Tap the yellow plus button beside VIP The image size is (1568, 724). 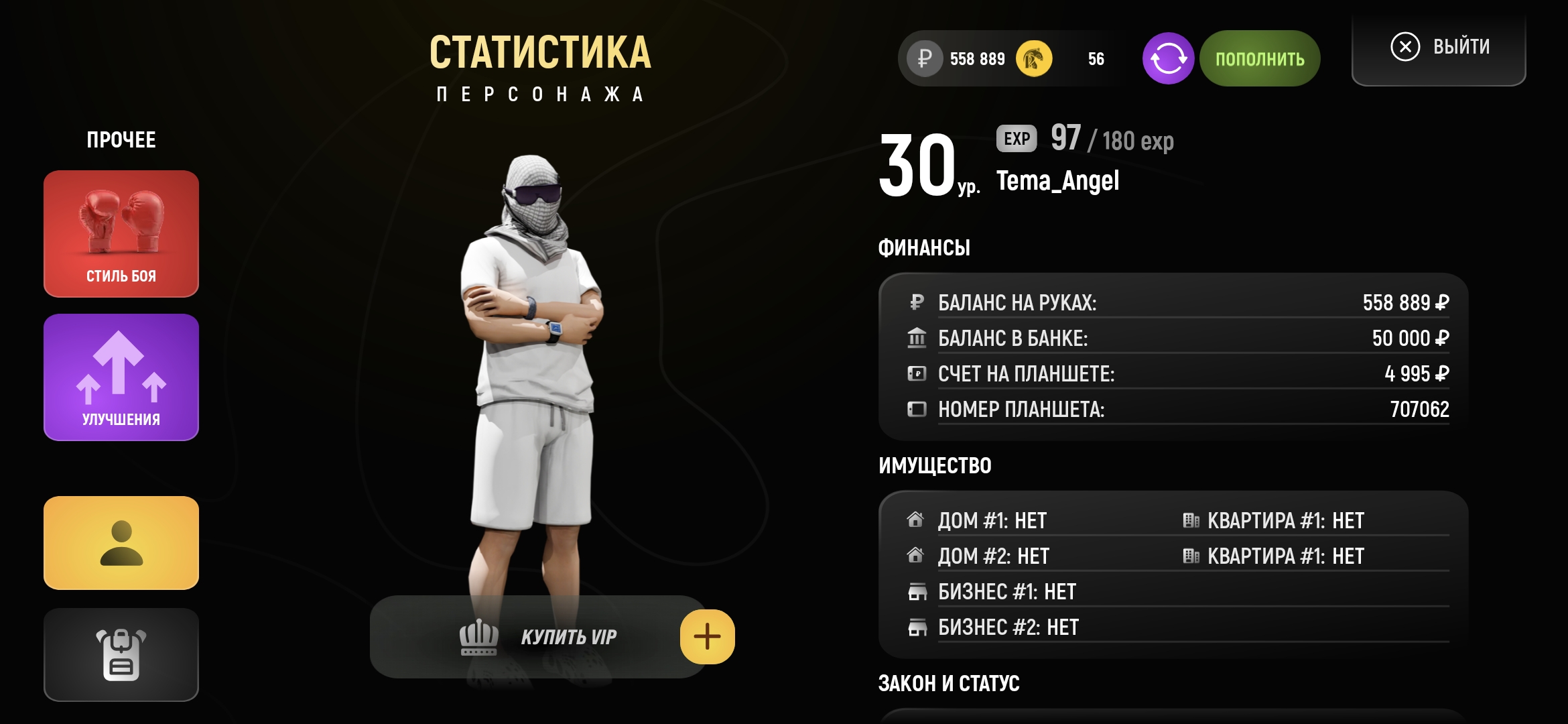coord(707,637)
